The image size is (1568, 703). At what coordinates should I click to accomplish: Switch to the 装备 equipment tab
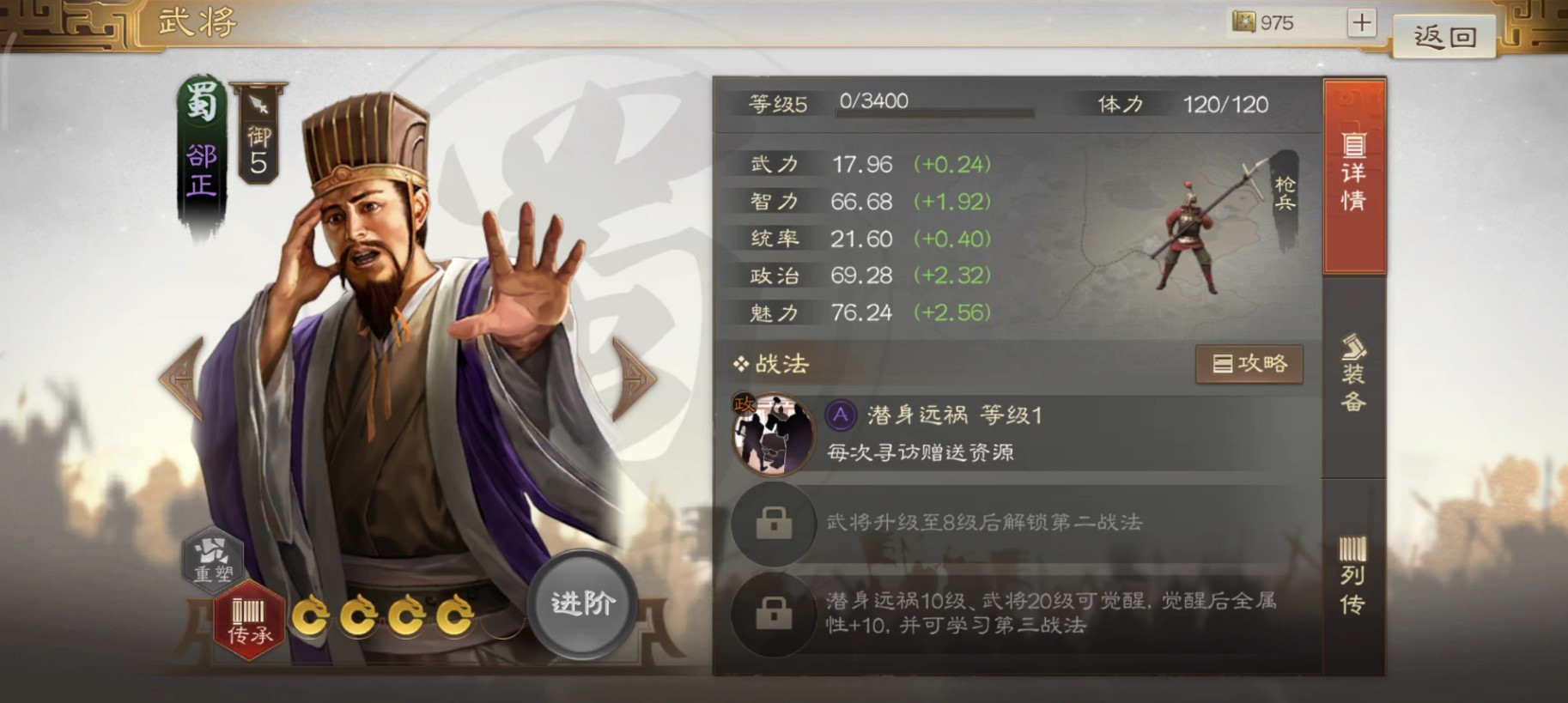(x=1353, y=378)
